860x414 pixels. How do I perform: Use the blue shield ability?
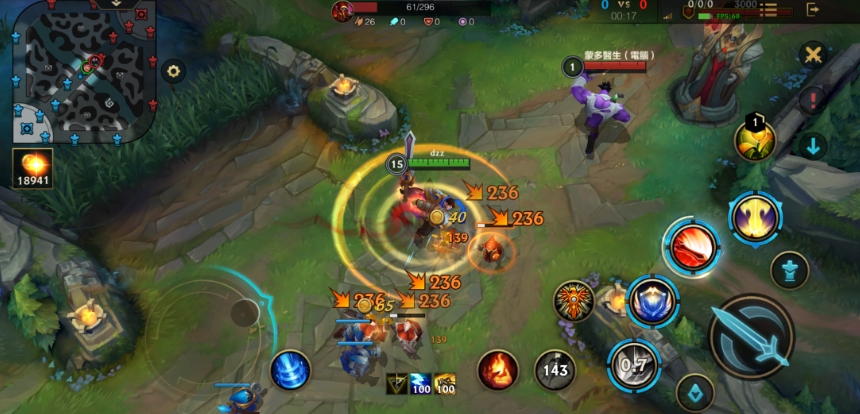point(652,300)
